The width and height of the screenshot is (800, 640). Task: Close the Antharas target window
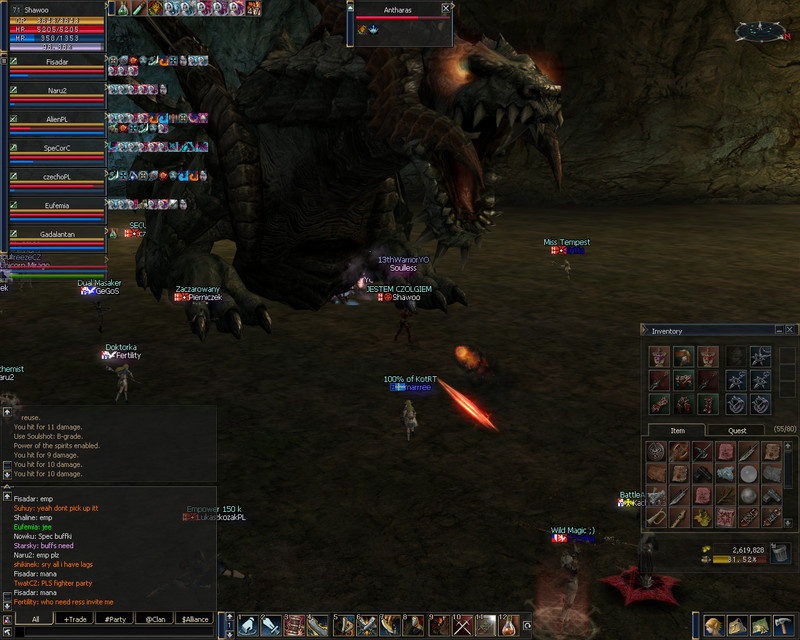[x=446, y=7]
